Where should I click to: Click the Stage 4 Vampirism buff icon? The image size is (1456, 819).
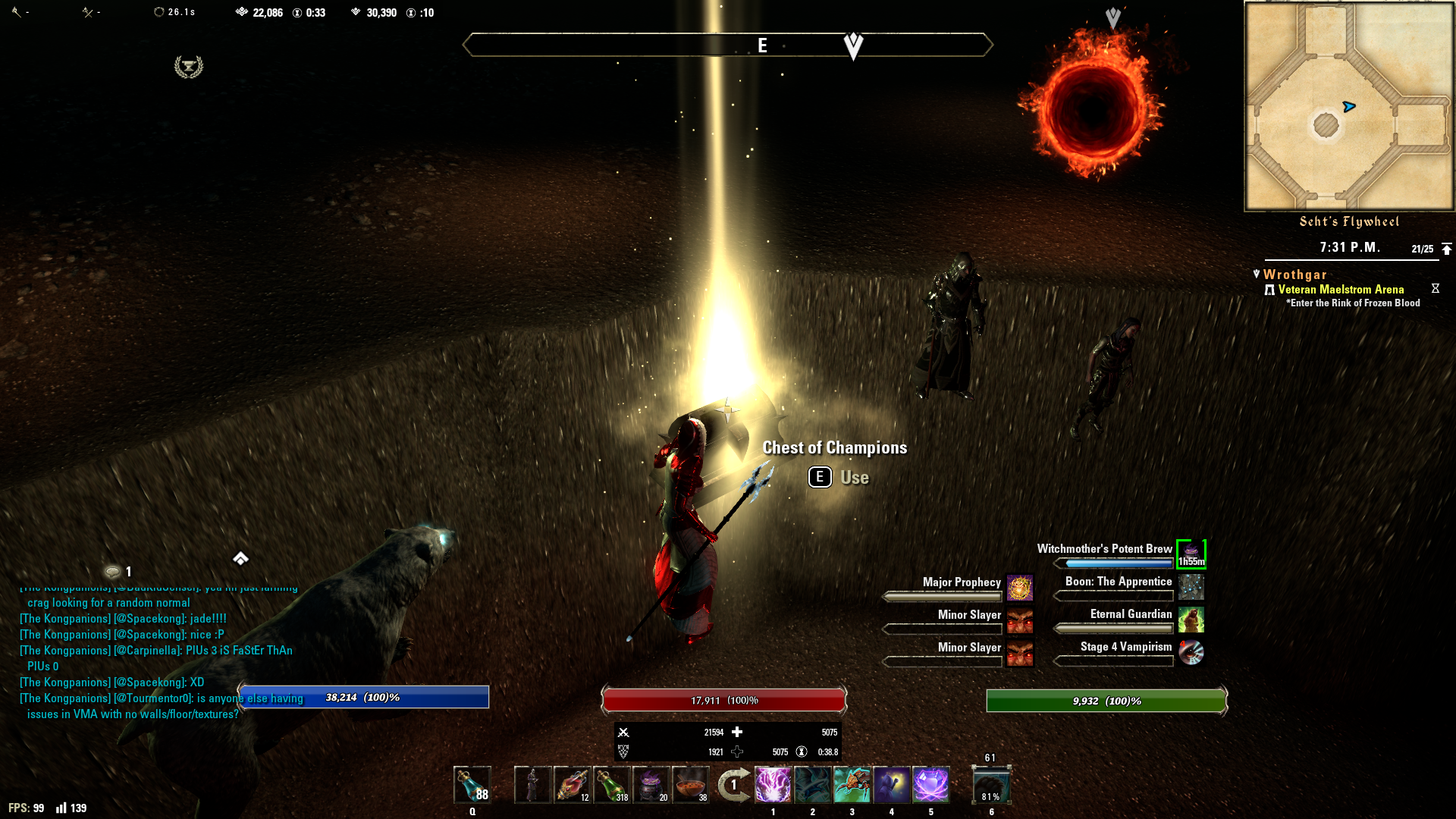[x=1191, y=652]
